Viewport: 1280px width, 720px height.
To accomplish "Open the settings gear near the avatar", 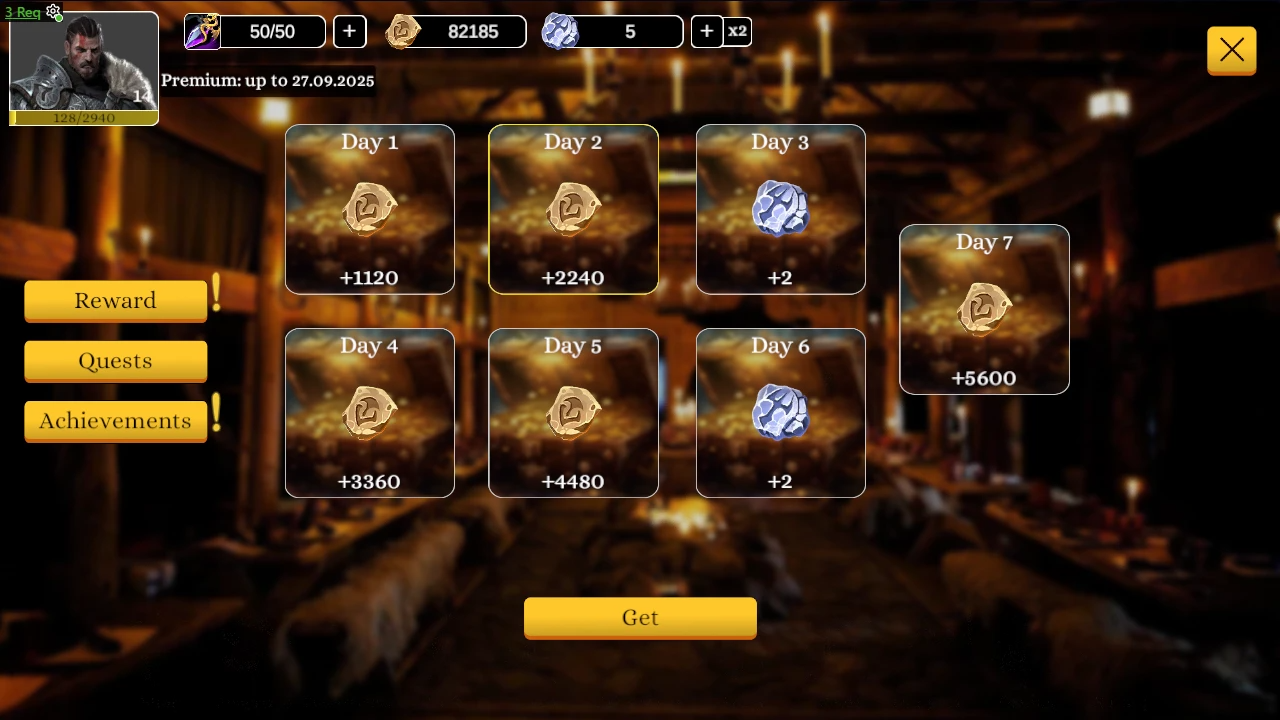I will tap(53, 13).
